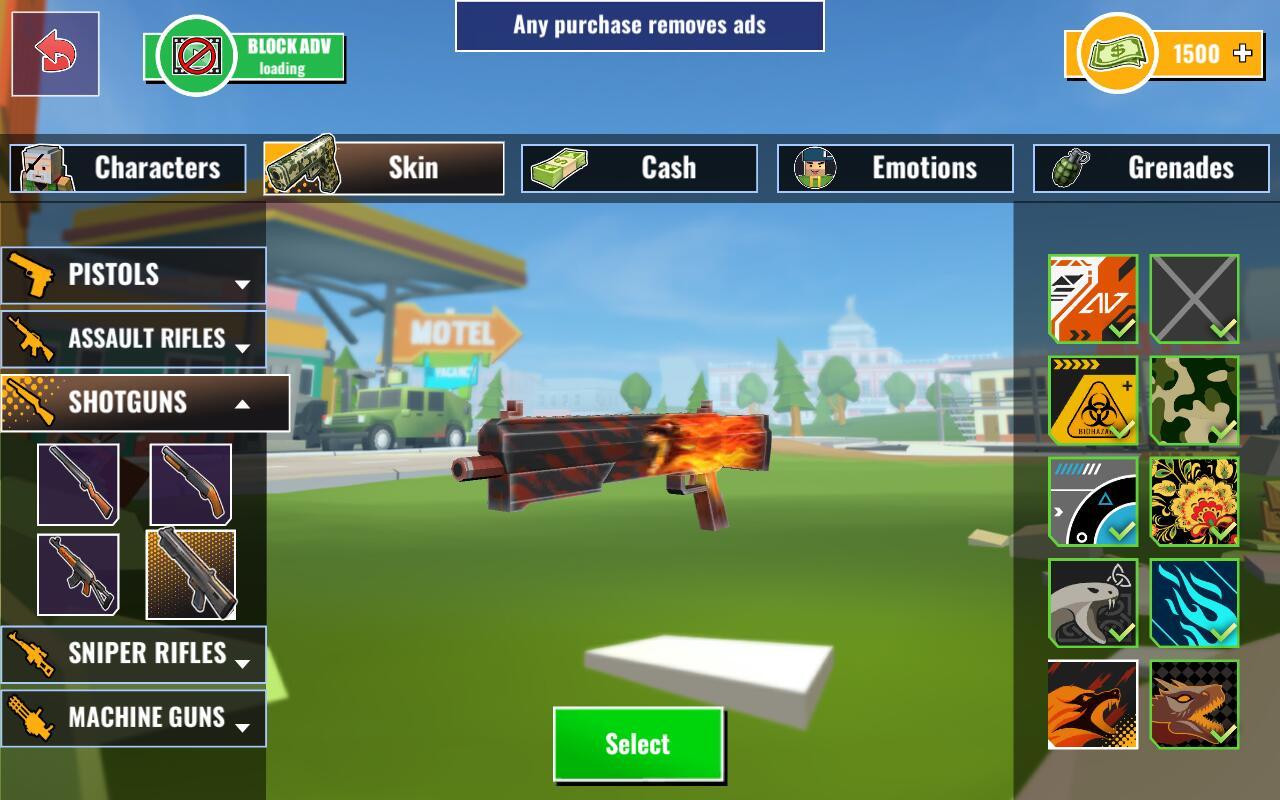
Task: Confirm with the green Select button
Action: 638,744
